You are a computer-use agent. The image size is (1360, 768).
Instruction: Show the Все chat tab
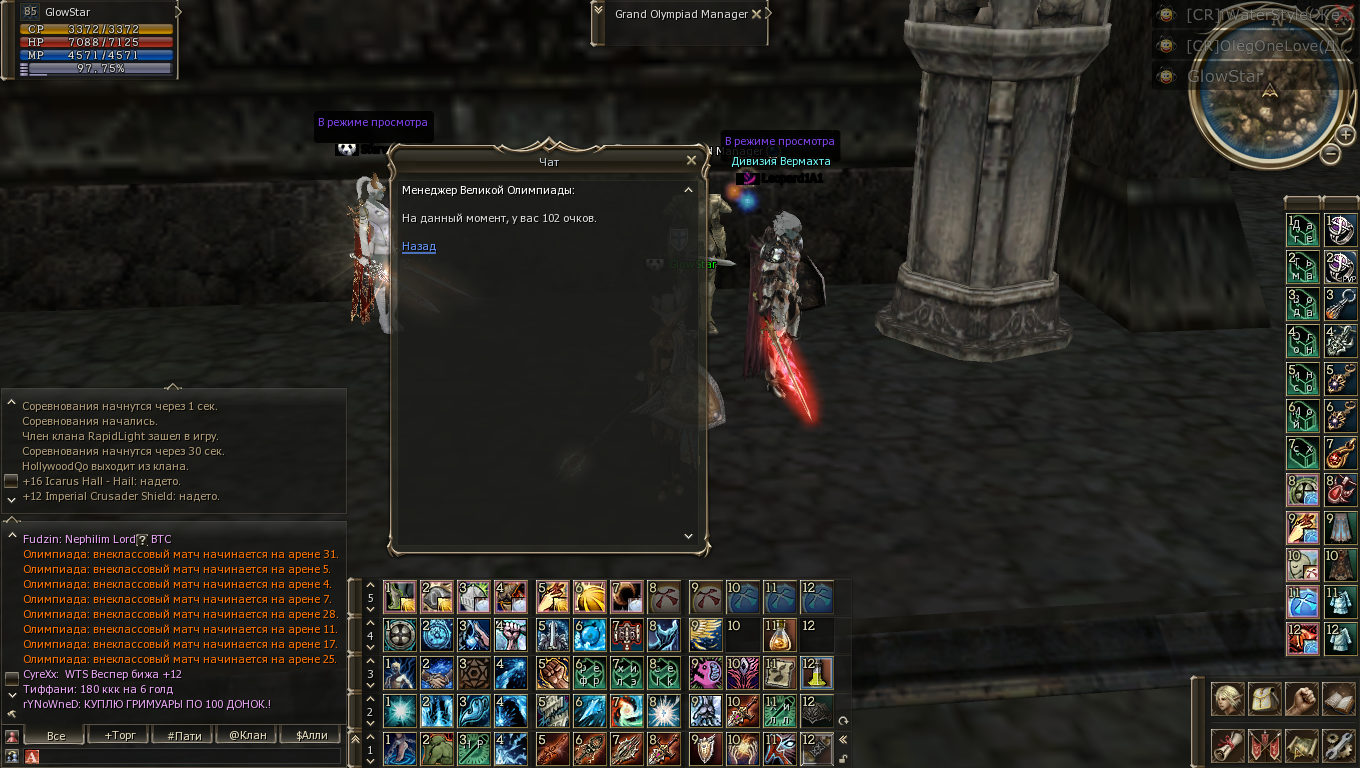click(56, 735)
